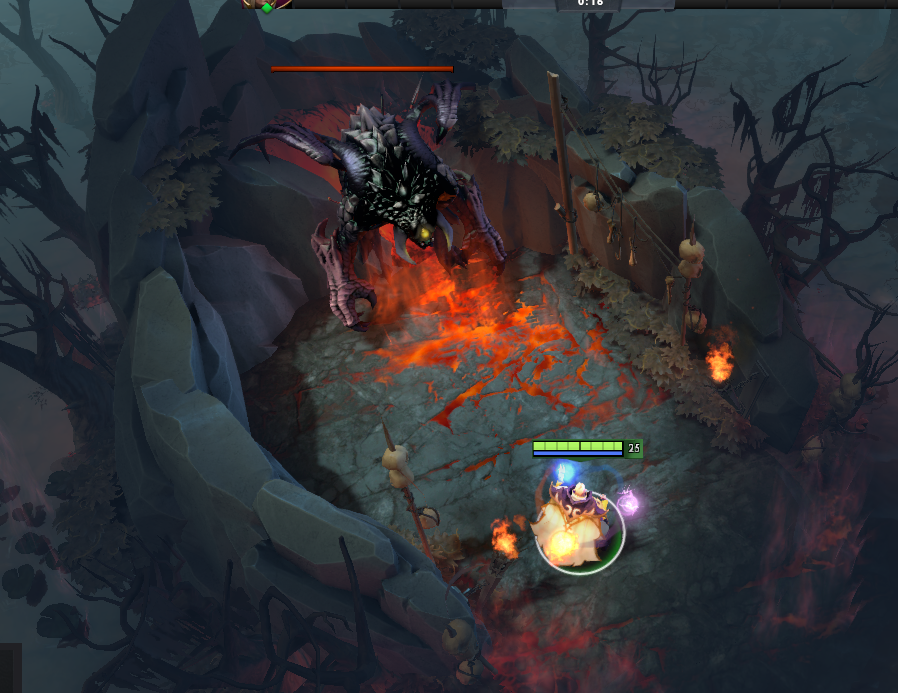Screen dimensions: 898x693
Task: Select the Invoker hero with the selection ring
Action: tap(579, 526)
